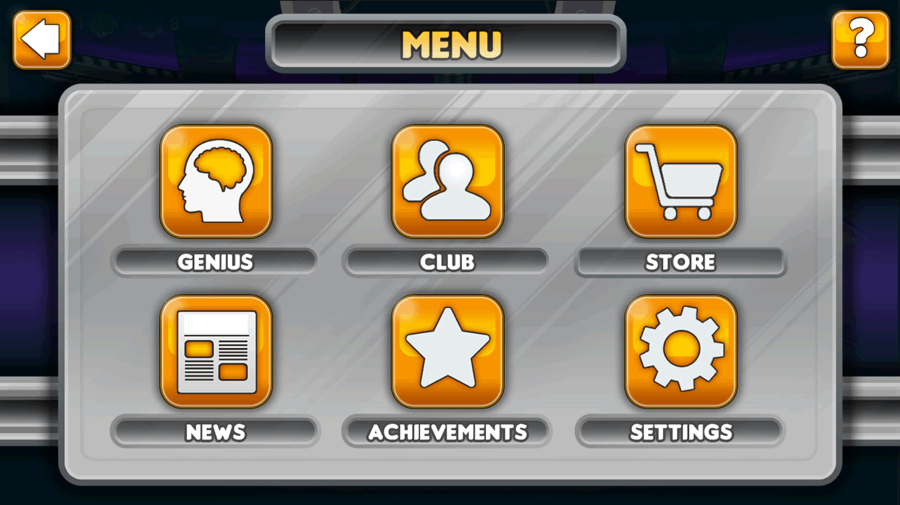Click the News text label
This screenshot has width=900, height=505.
(x=215, y=432)
